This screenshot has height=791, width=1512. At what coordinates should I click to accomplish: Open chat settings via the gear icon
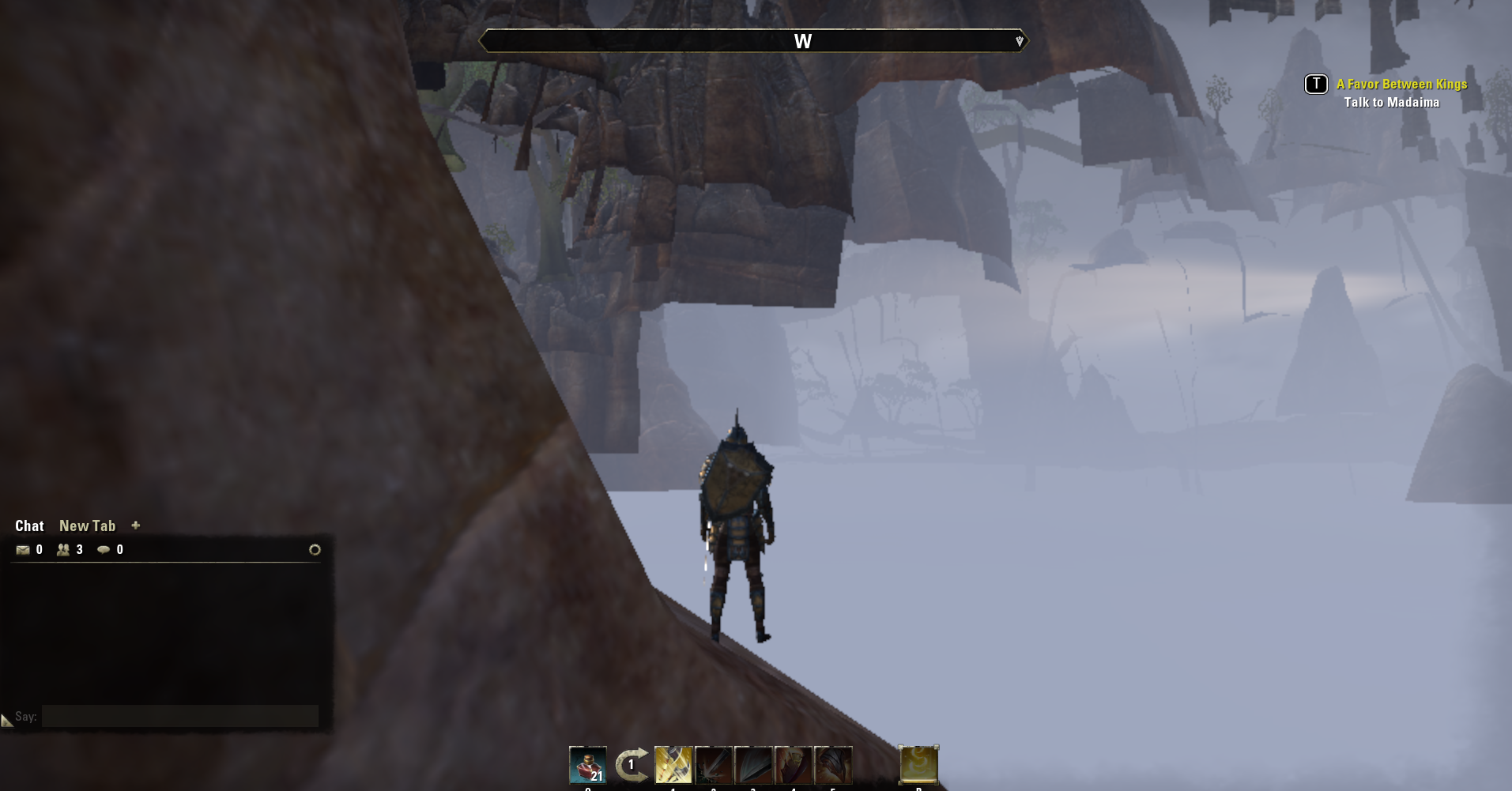(315, 551)
